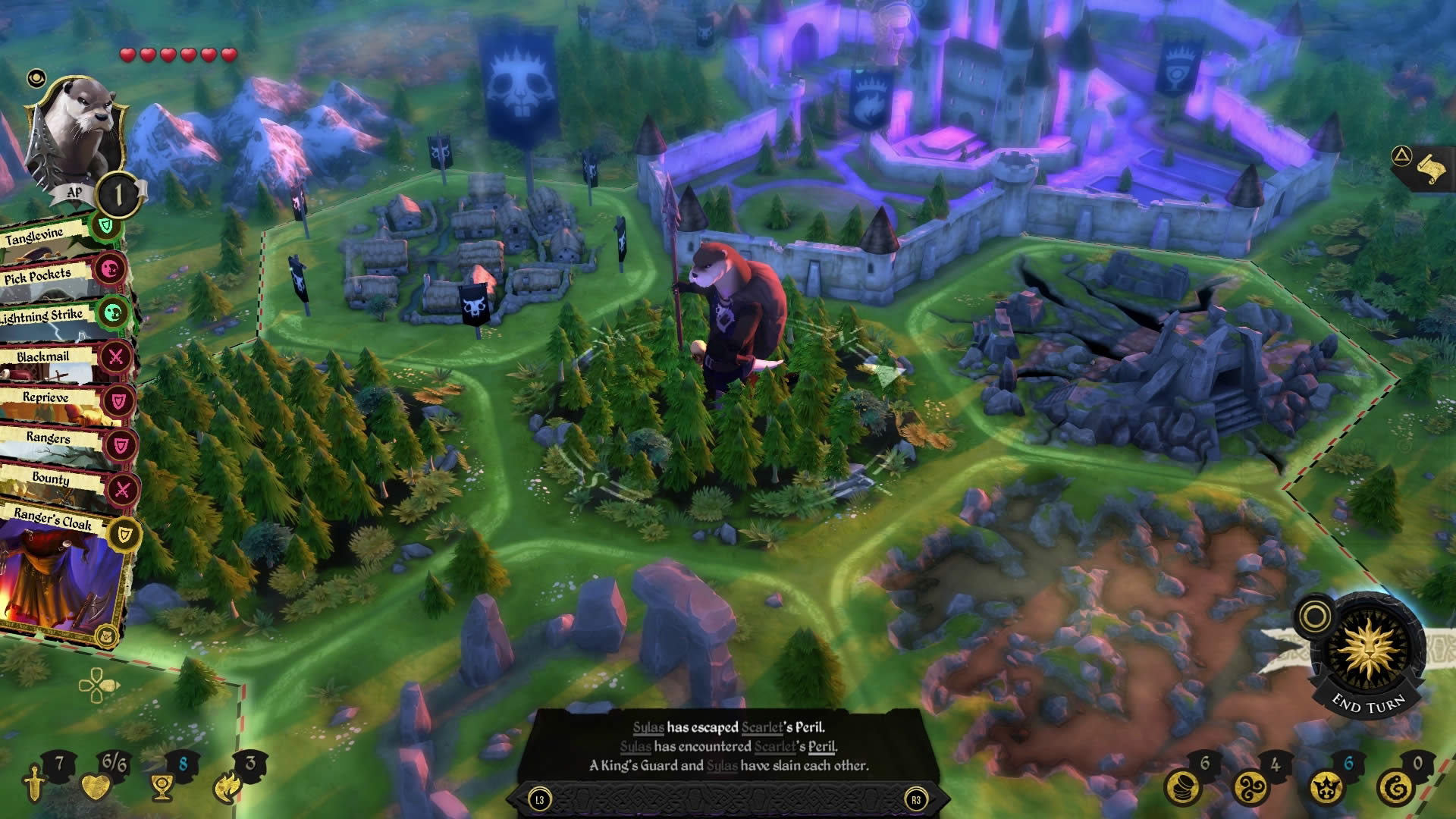1456x819 pixels.
Task: Open the L3 control indicator
Action: pos(539,799)
